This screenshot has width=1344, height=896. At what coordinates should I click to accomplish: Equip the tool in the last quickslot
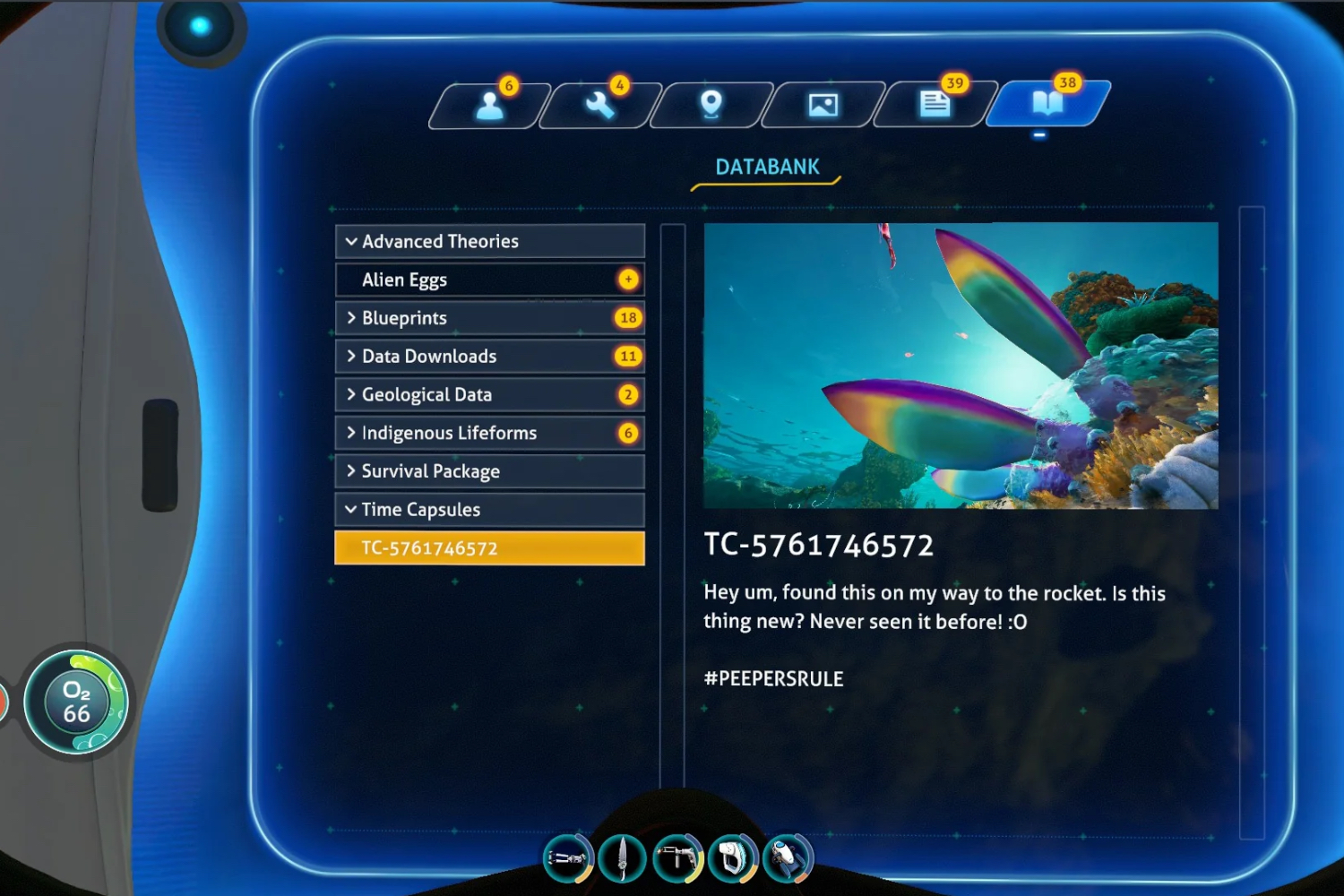pos(788,857)
